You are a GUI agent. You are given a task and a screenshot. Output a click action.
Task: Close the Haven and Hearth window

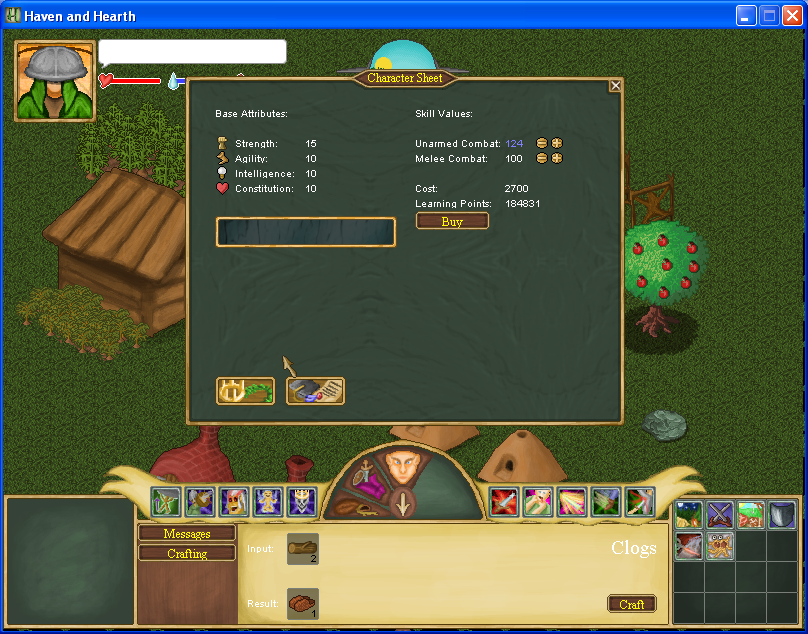coord(793,15)
